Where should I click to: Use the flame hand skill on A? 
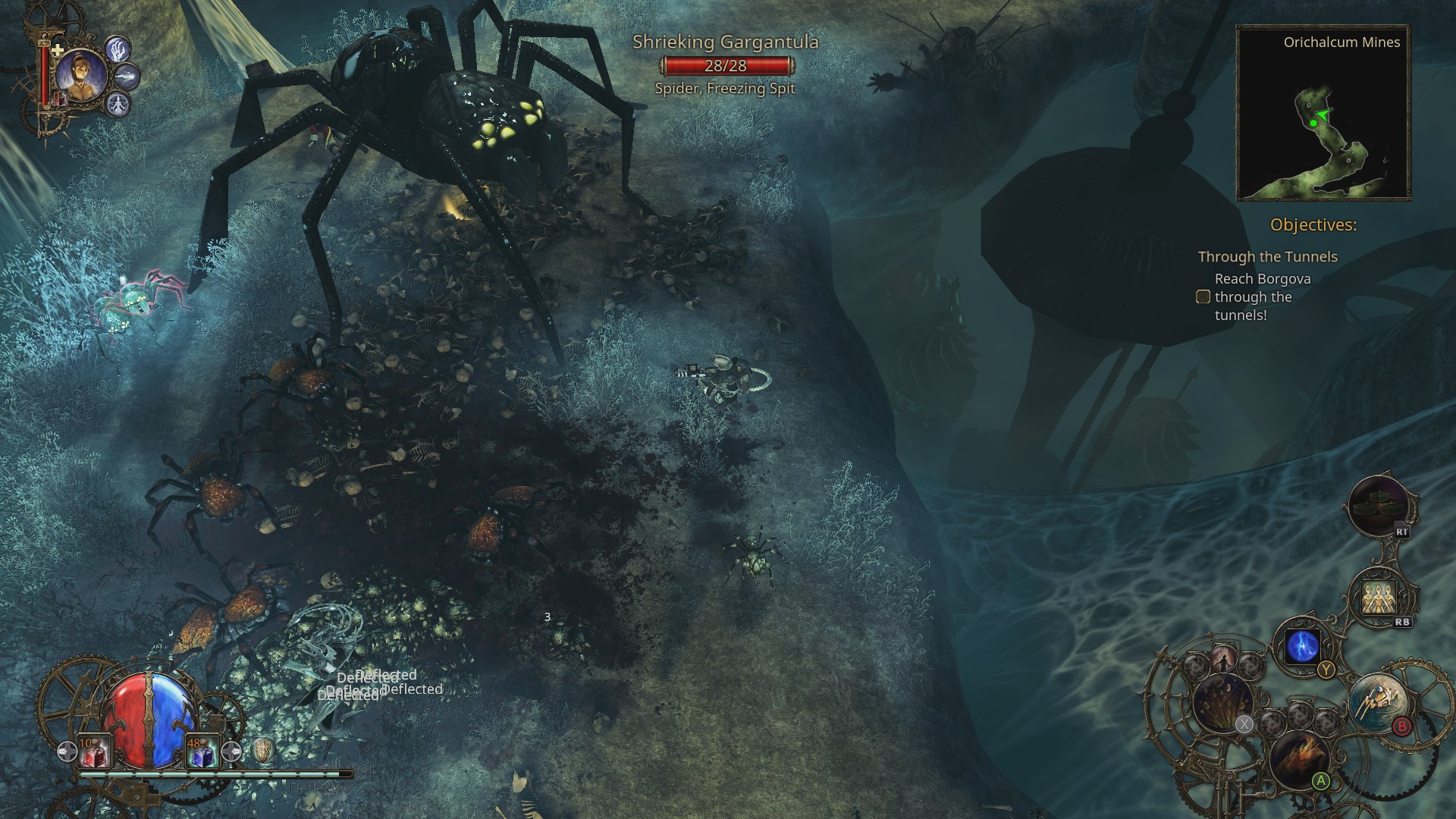(x=1298, y=758)
